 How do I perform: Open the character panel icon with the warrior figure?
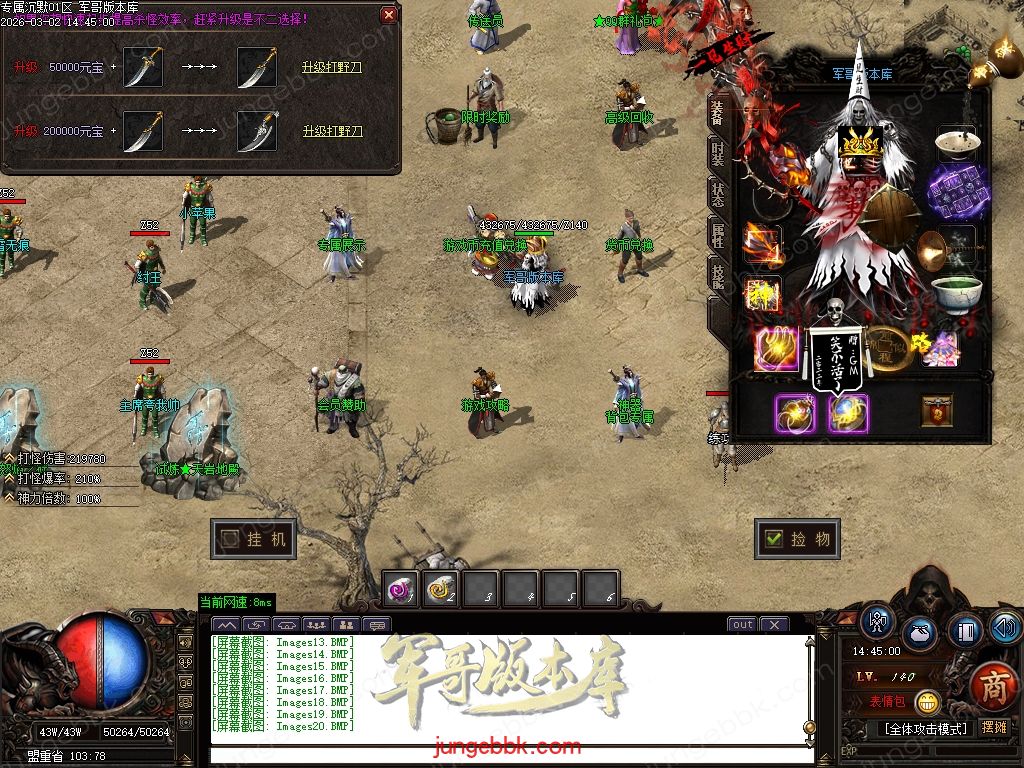click(x=878, y=621)
